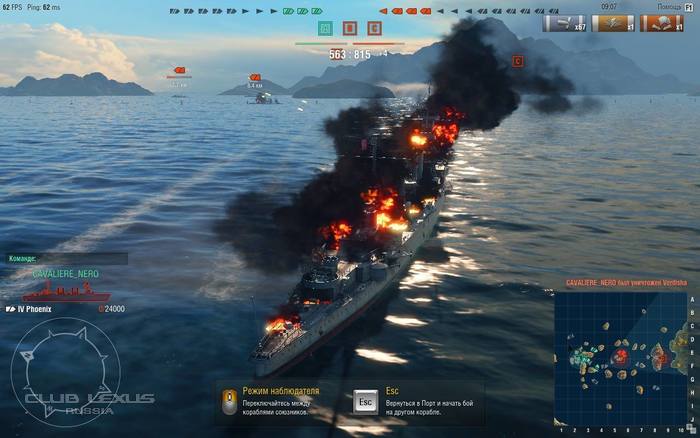Screen dimensions: 700x438
Task: Select the CAVALIERE_NERO ship status panel
Action: (x=66, y=290)
